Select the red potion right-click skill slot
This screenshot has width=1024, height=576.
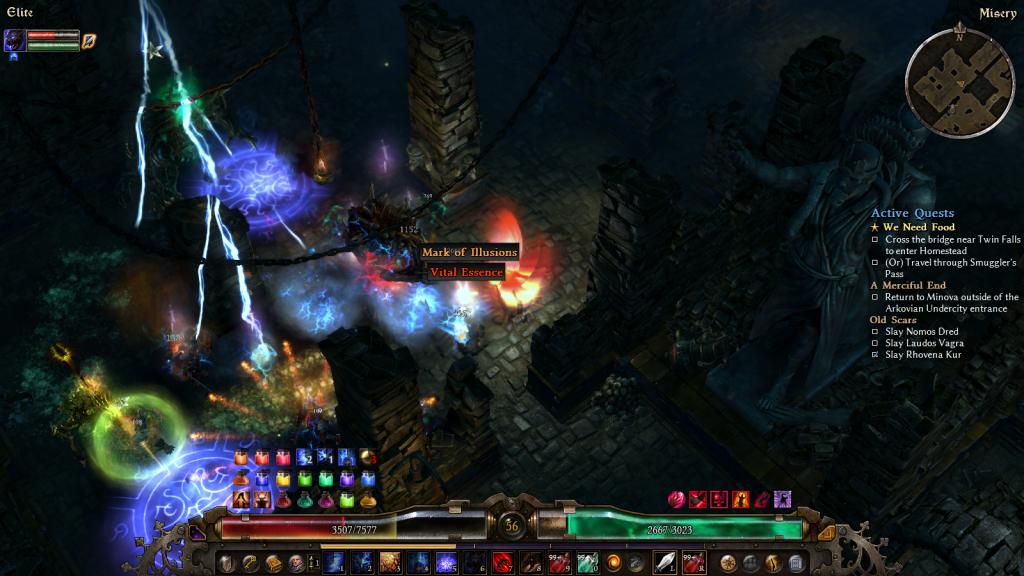[x=693, y=562]
